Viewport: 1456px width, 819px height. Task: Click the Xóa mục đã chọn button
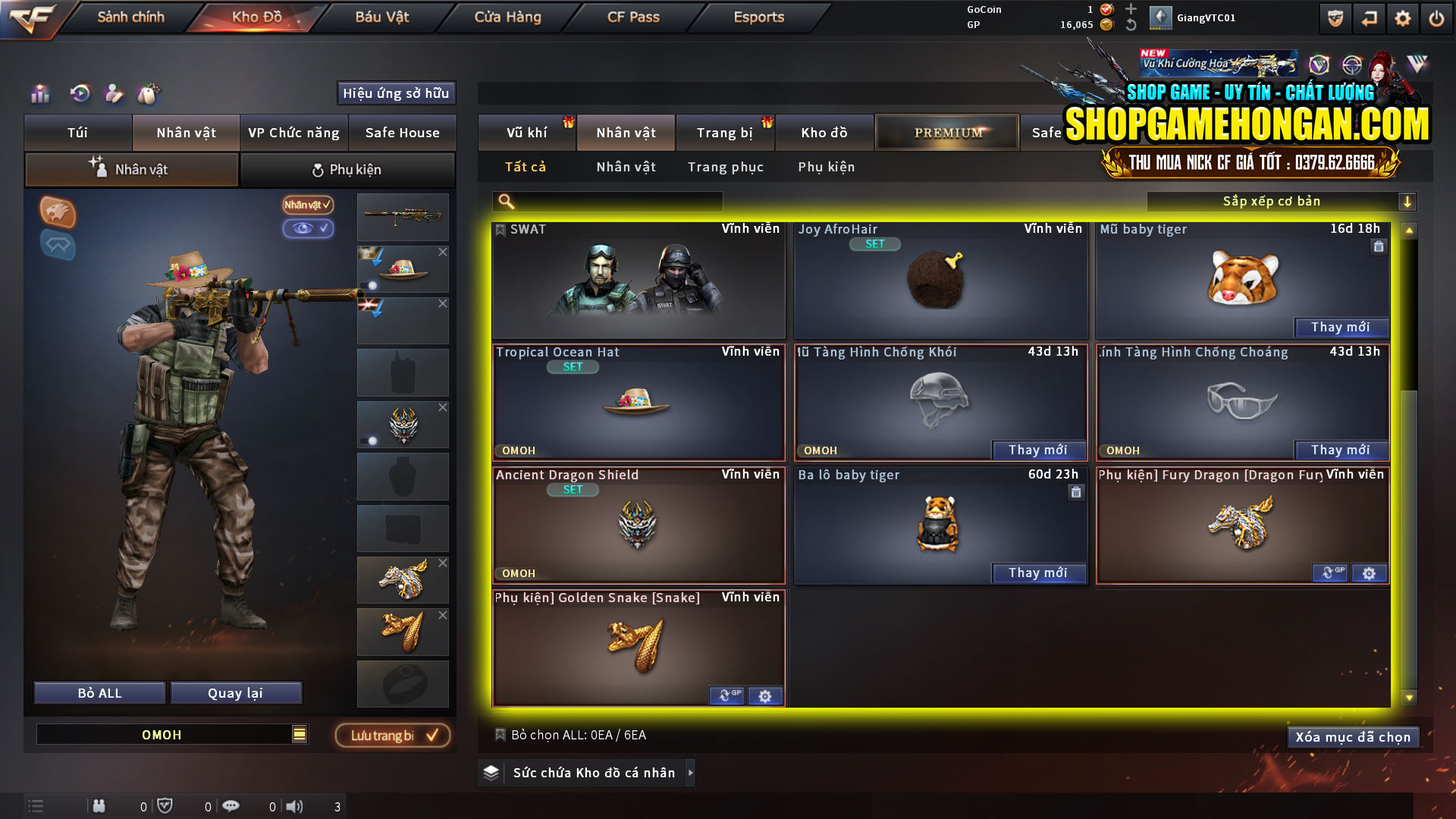(1353, 736)
